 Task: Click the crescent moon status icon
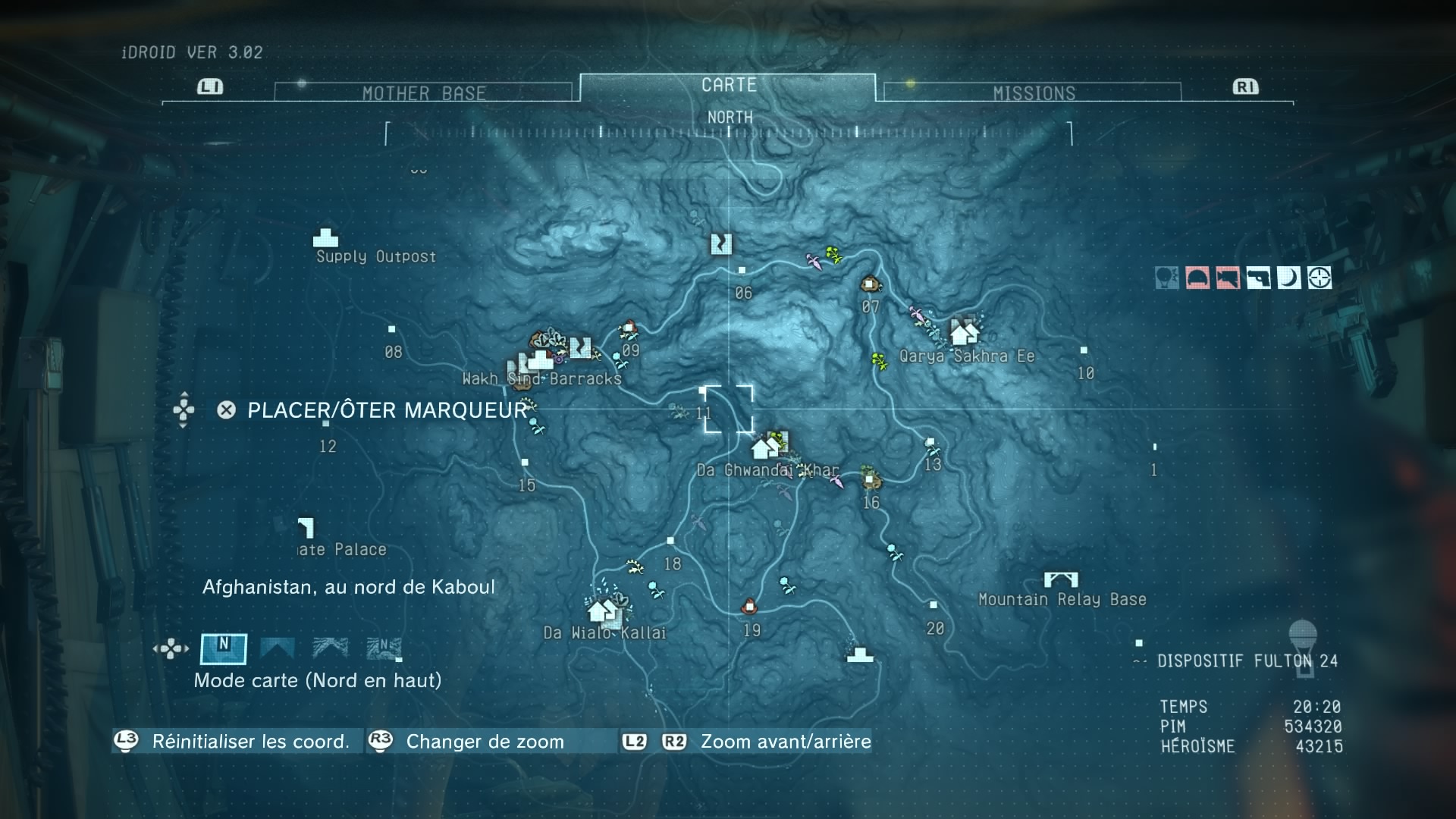(x=1288, y=278)
